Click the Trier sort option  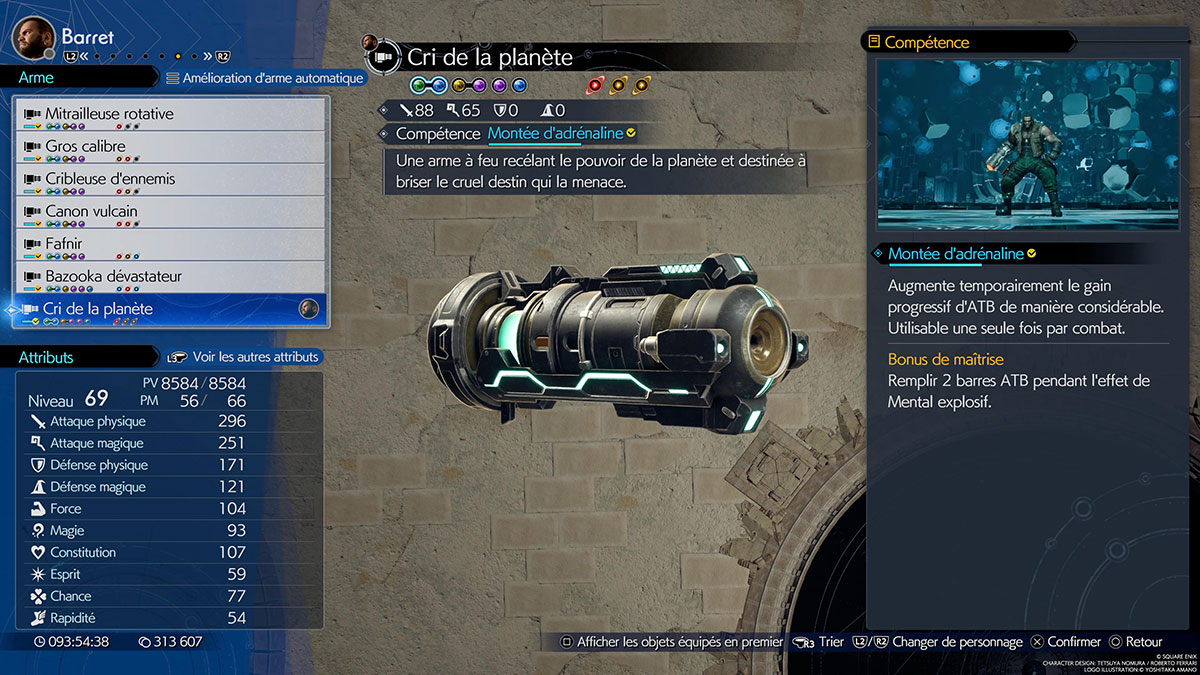(x=819, y=642)
